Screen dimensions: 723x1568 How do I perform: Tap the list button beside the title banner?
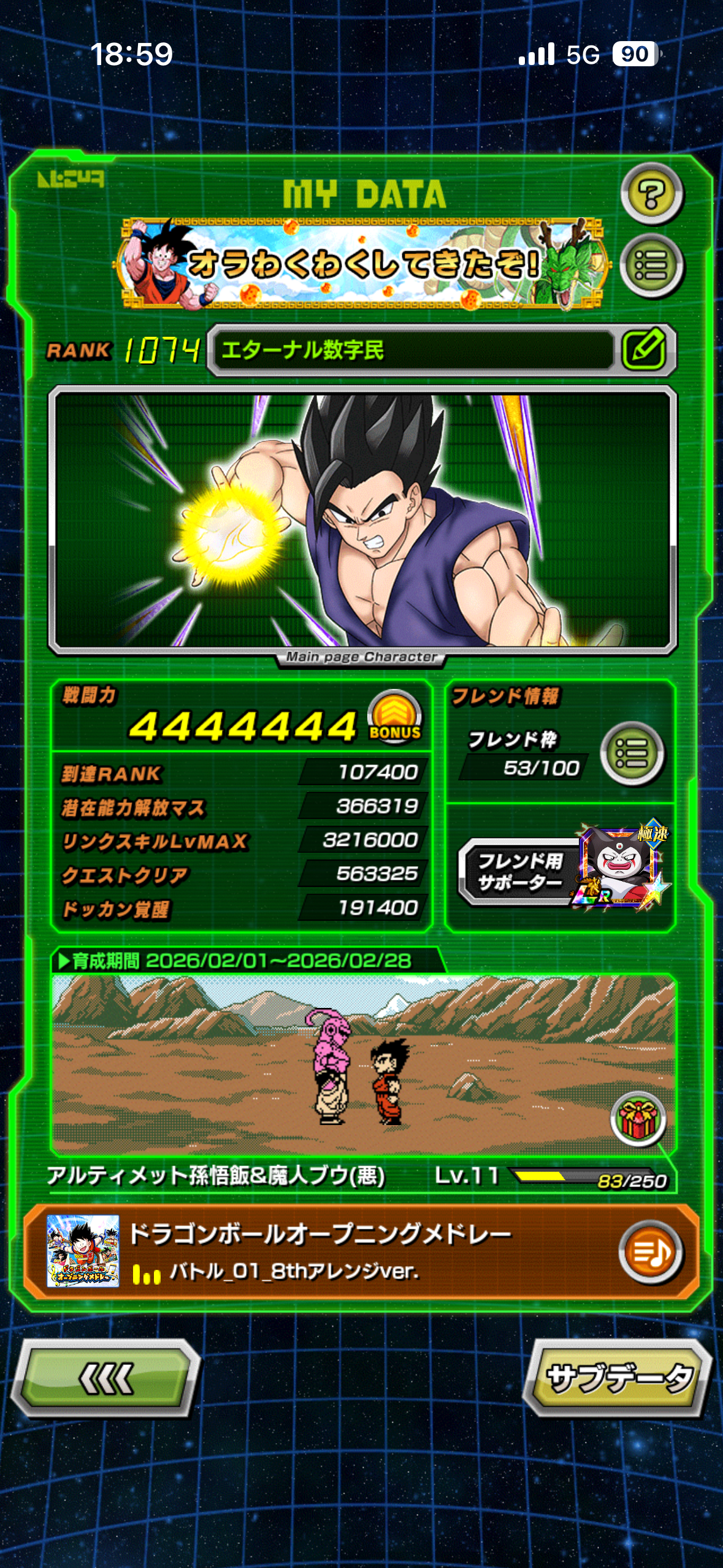(x=651, y=266)
